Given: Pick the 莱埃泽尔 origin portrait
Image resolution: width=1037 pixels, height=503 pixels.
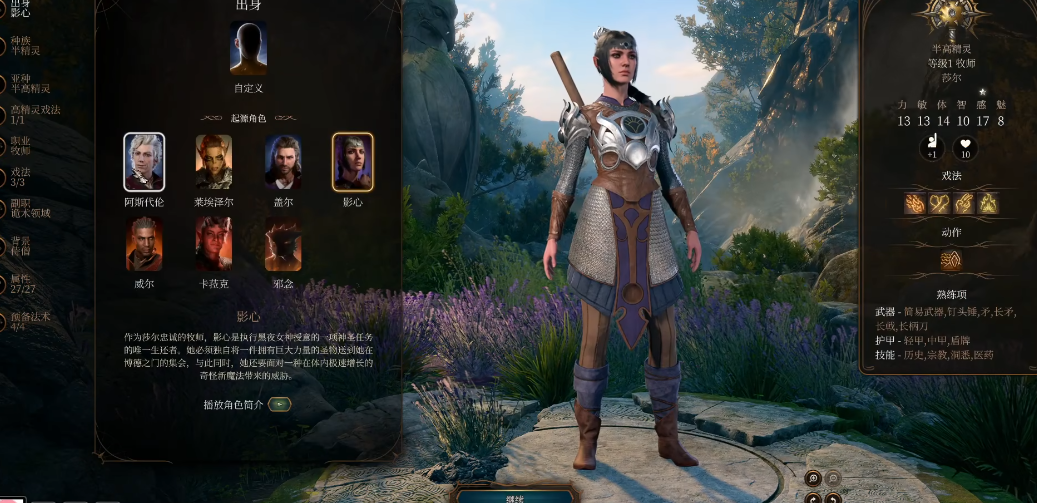Looking at the screenshot, I should coord(213,161).
